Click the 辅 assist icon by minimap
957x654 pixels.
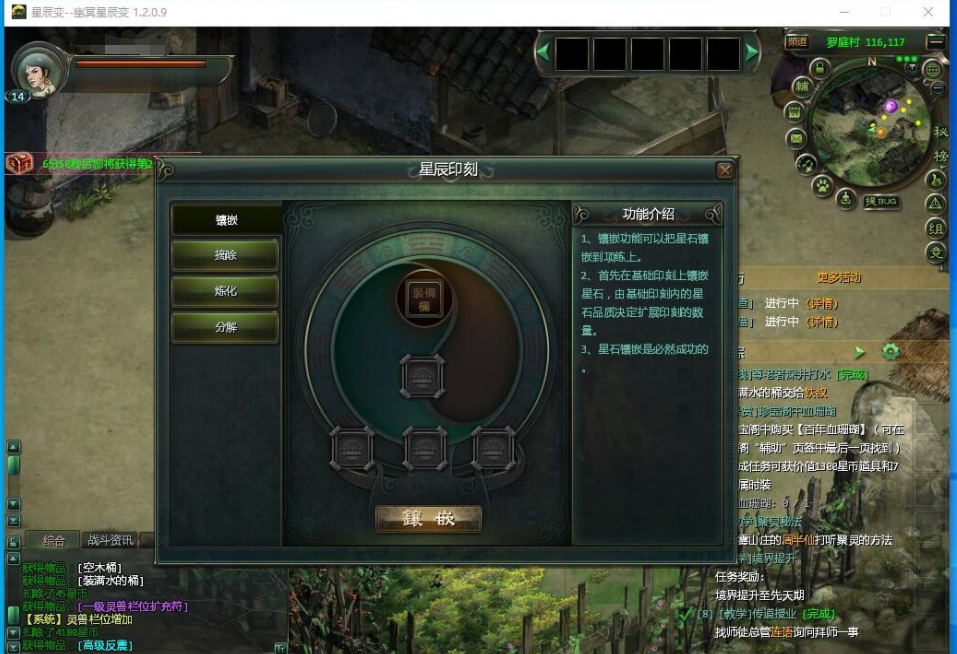802,87
